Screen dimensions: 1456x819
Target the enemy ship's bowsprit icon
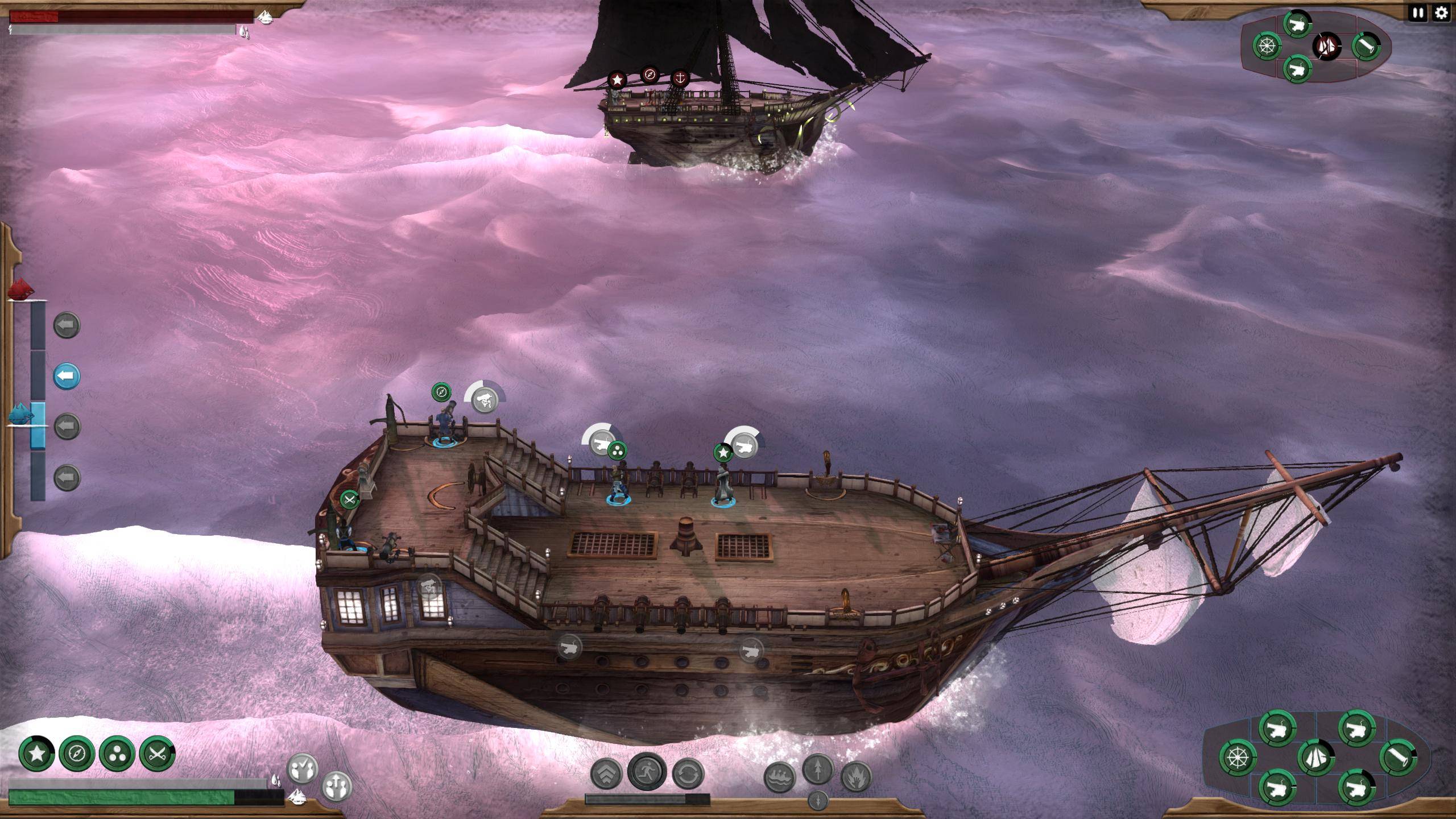[1366, 45]
